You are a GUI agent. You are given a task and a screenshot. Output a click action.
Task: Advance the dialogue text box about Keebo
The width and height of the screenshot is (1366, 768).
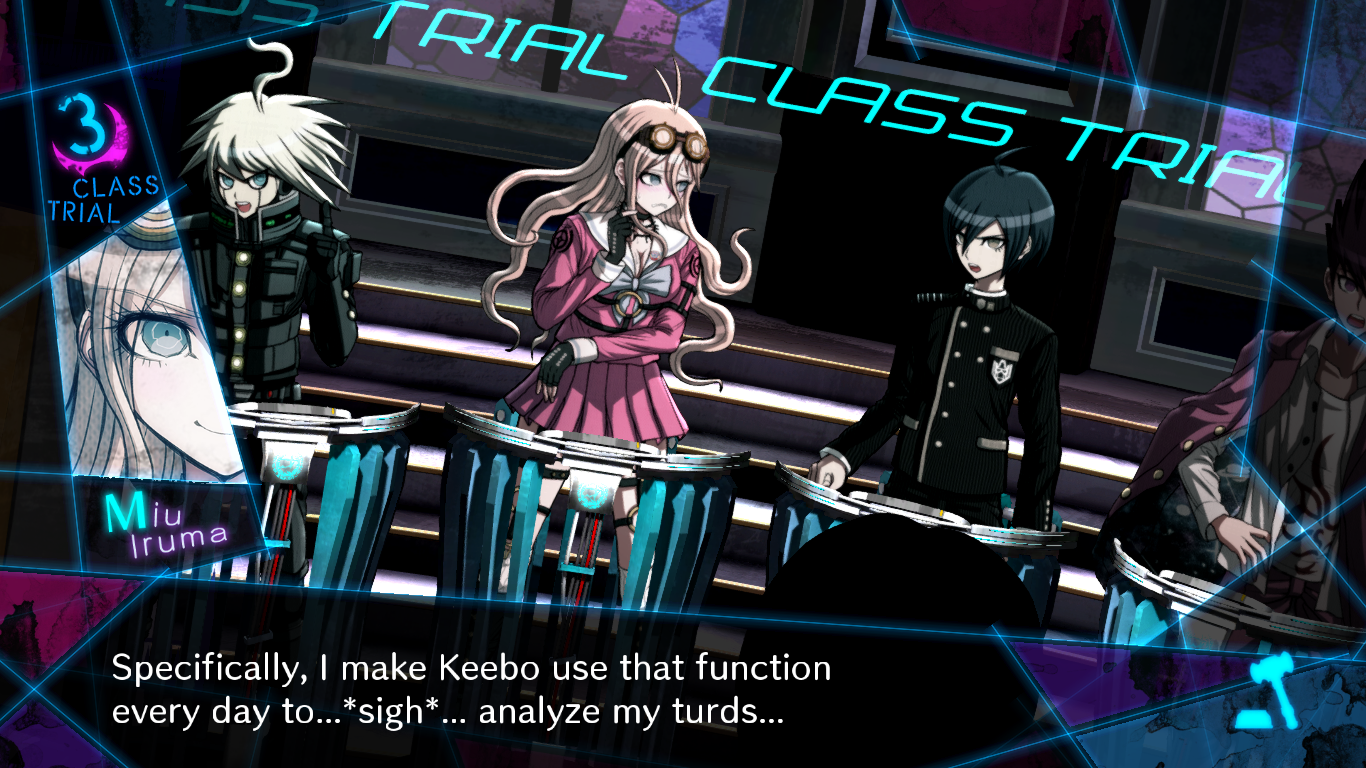470,690
